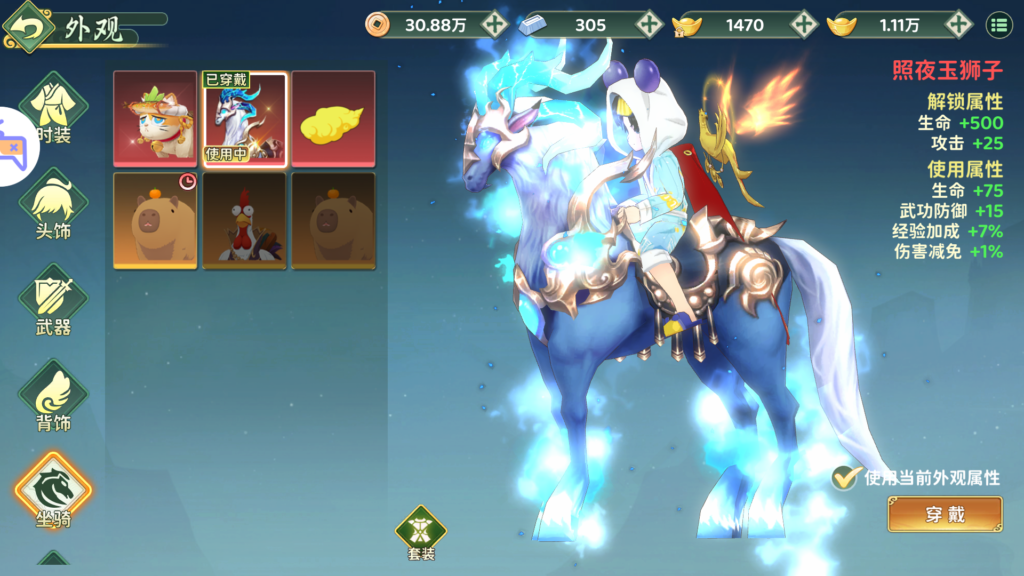Add more gold ingots (1.11万) plus button
1024x576 pixels.
958,25
